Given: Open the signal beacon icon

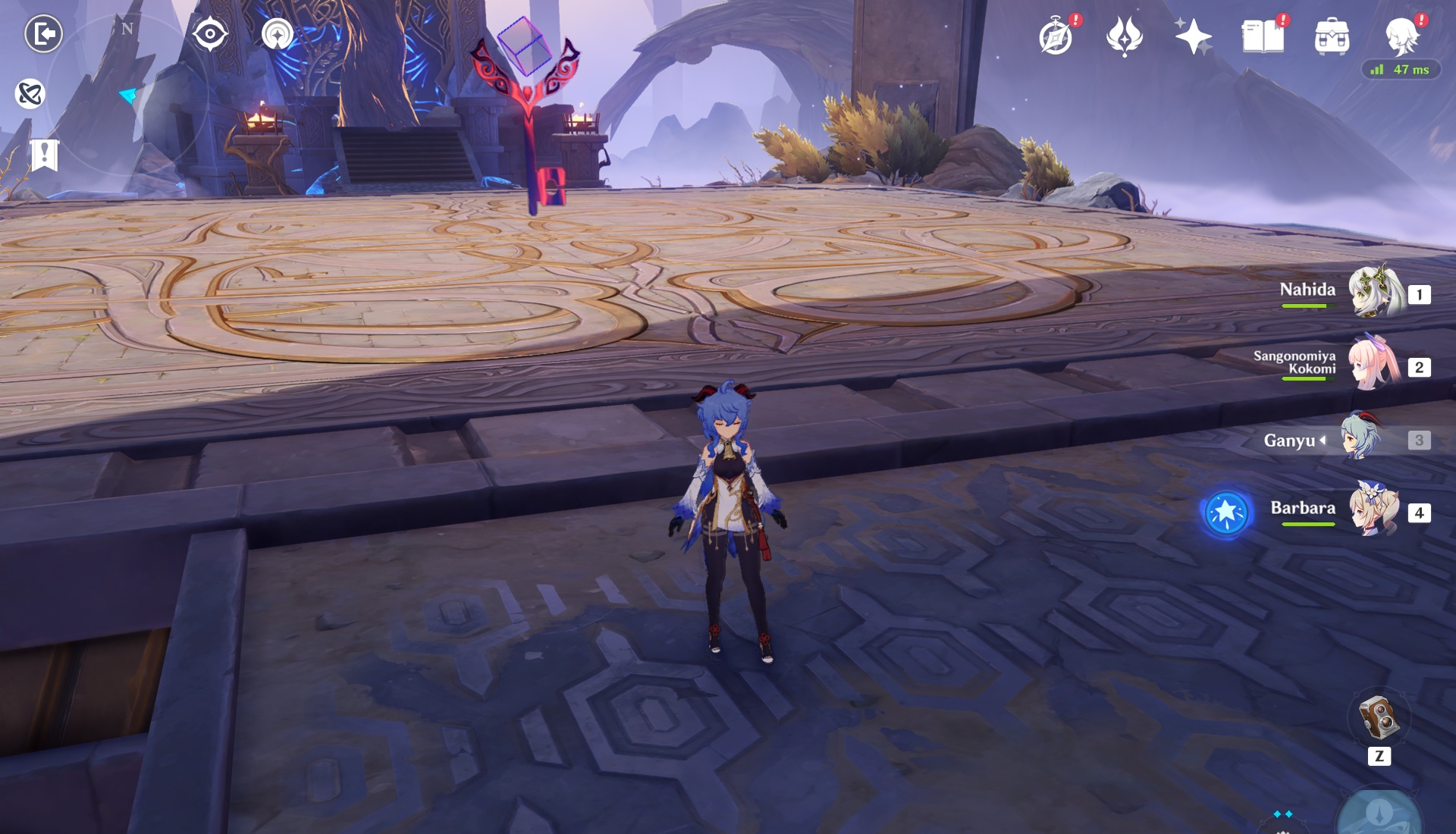Looking at the screenshot, I should click(278, 34).
